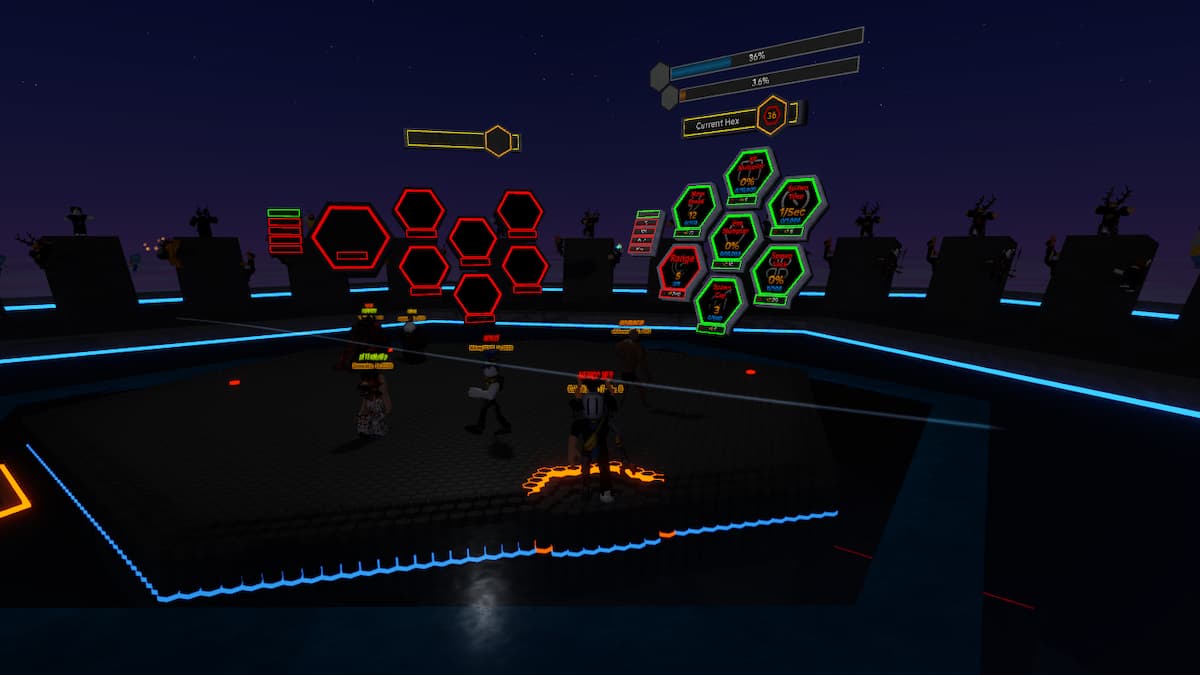The width and height of the screenshot is (1200, 675).
Task: Click the large empty red hexagon panel
Action: (x=350, y=237)
